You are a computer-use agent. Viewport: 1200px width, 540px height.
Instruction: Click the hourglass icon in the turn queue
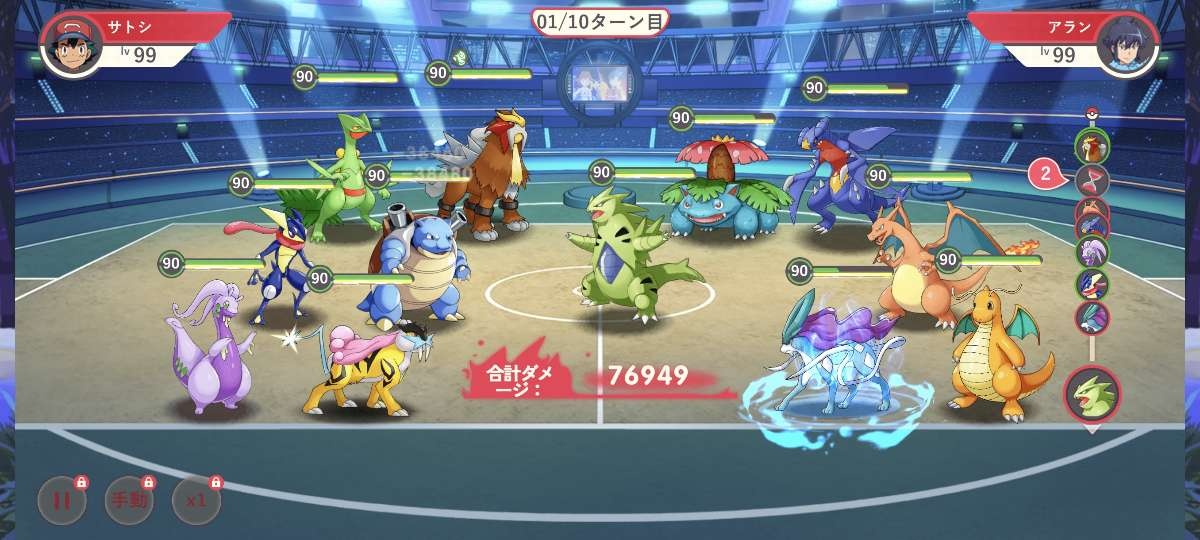tap(1092, 181)
